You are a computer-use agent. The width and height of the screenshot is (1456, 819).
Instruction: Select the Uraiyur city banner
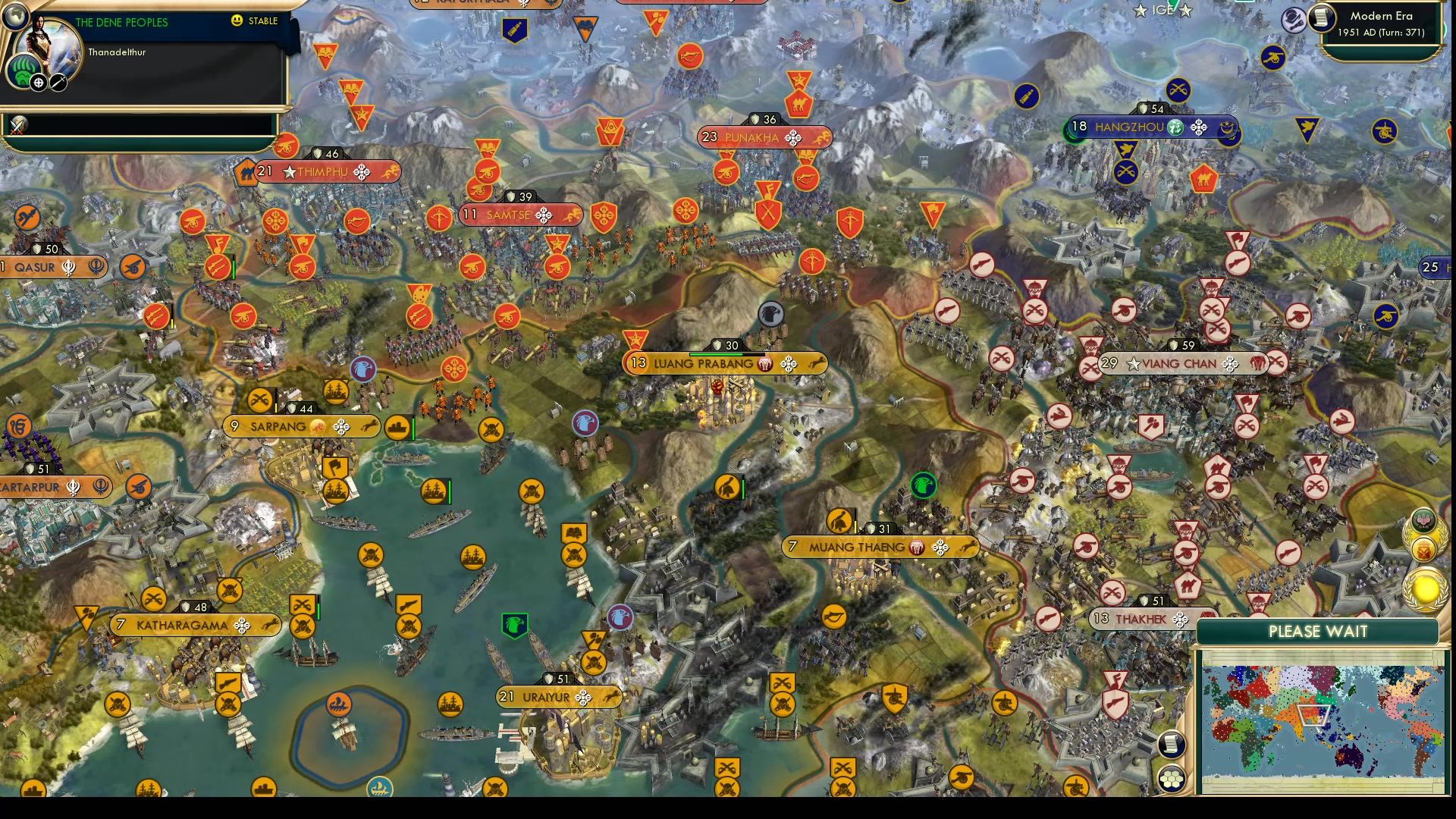click(557, 696)
